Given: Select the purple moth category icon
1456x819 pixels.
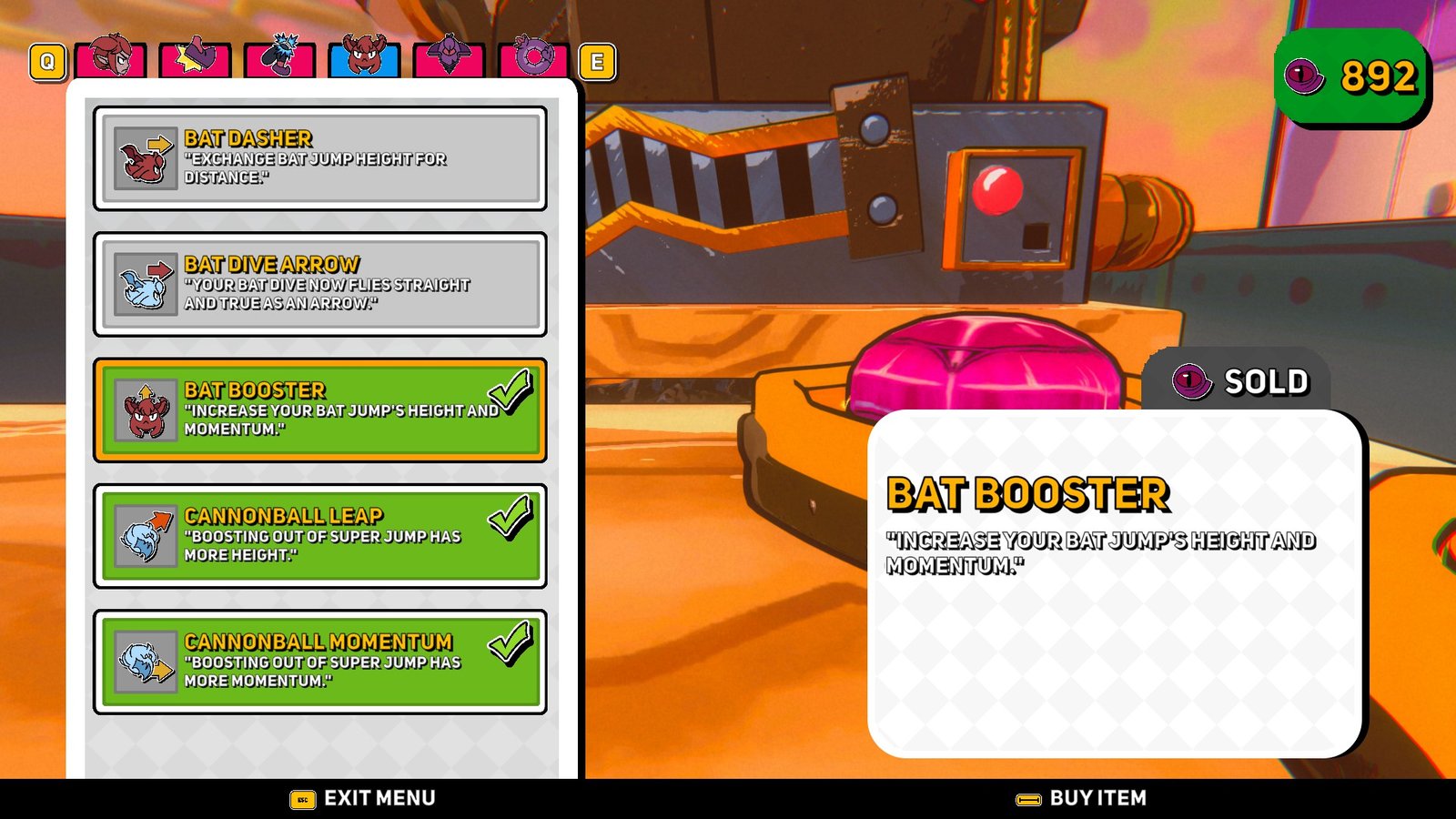Looking at the screenshot, I should [448, 59].
